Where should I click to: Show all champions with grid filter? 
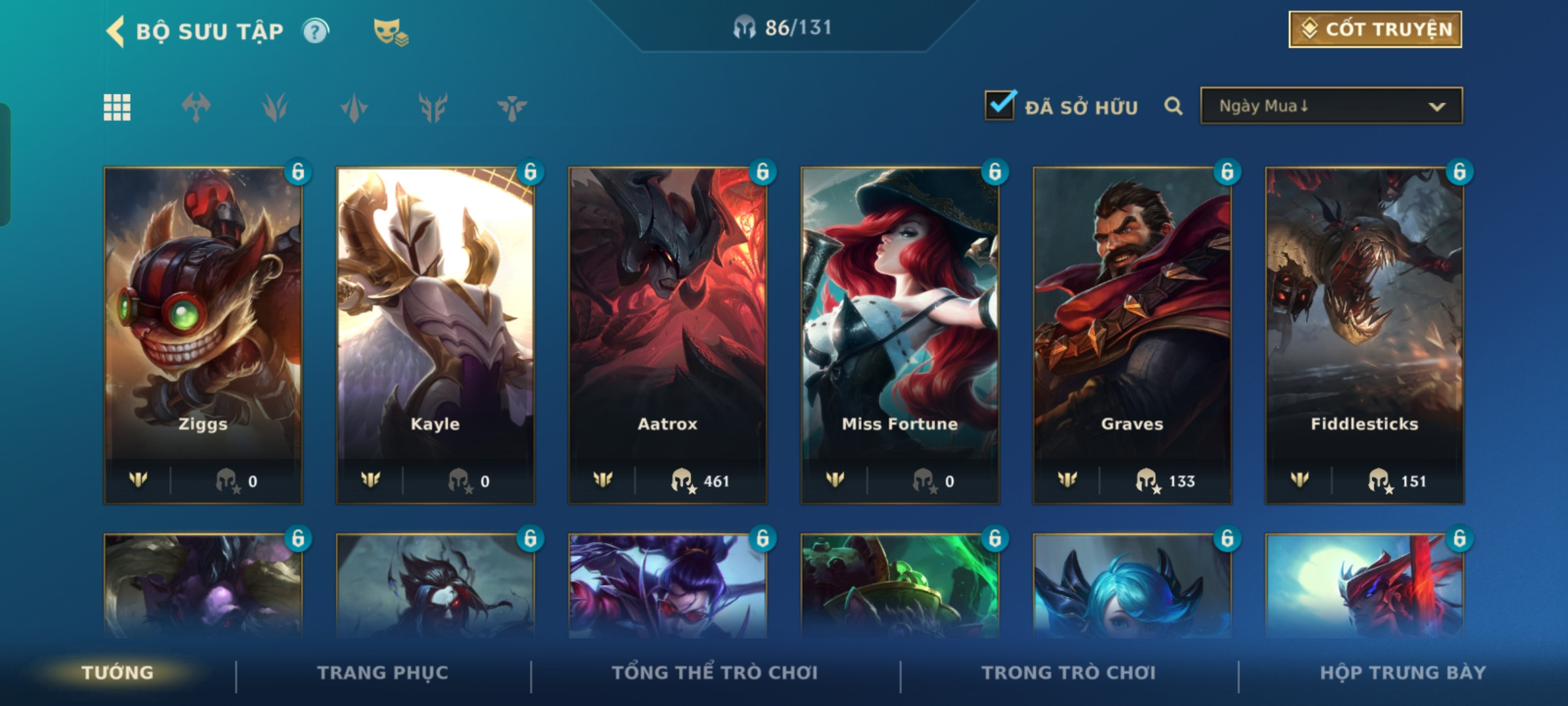click(x=117, y=107)
